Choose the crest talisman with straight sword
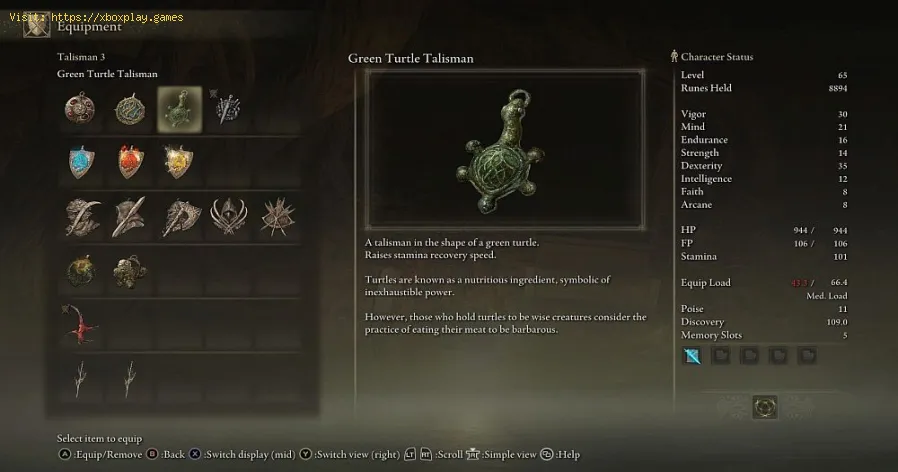The height and width of the screenshot is (472, 898). click(x=130, y=216)
